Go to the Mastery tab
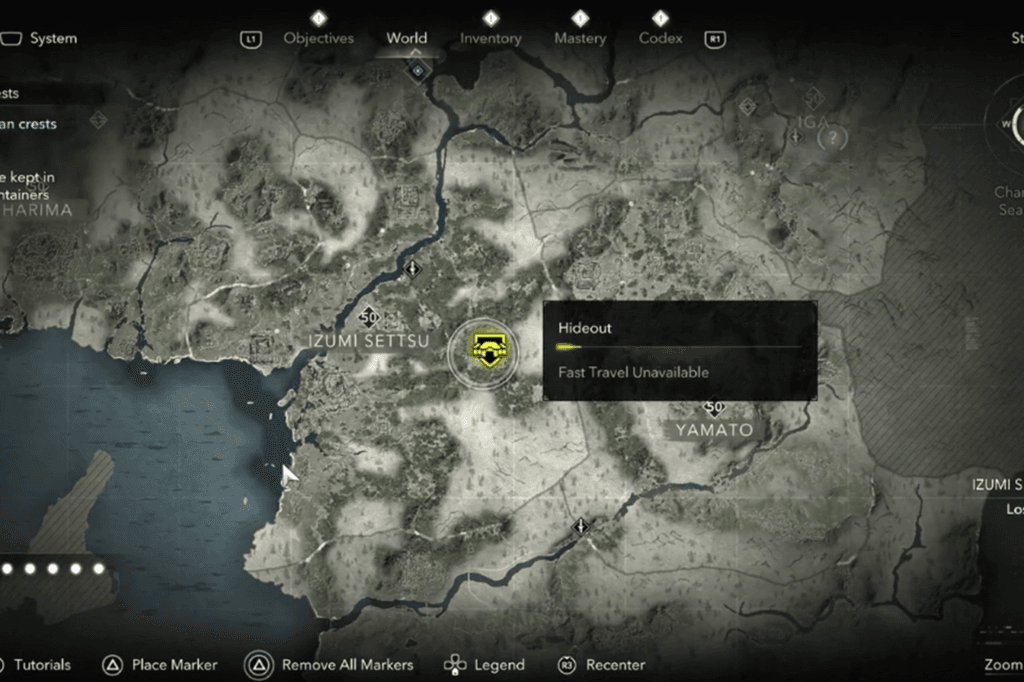 coord(580,38)
